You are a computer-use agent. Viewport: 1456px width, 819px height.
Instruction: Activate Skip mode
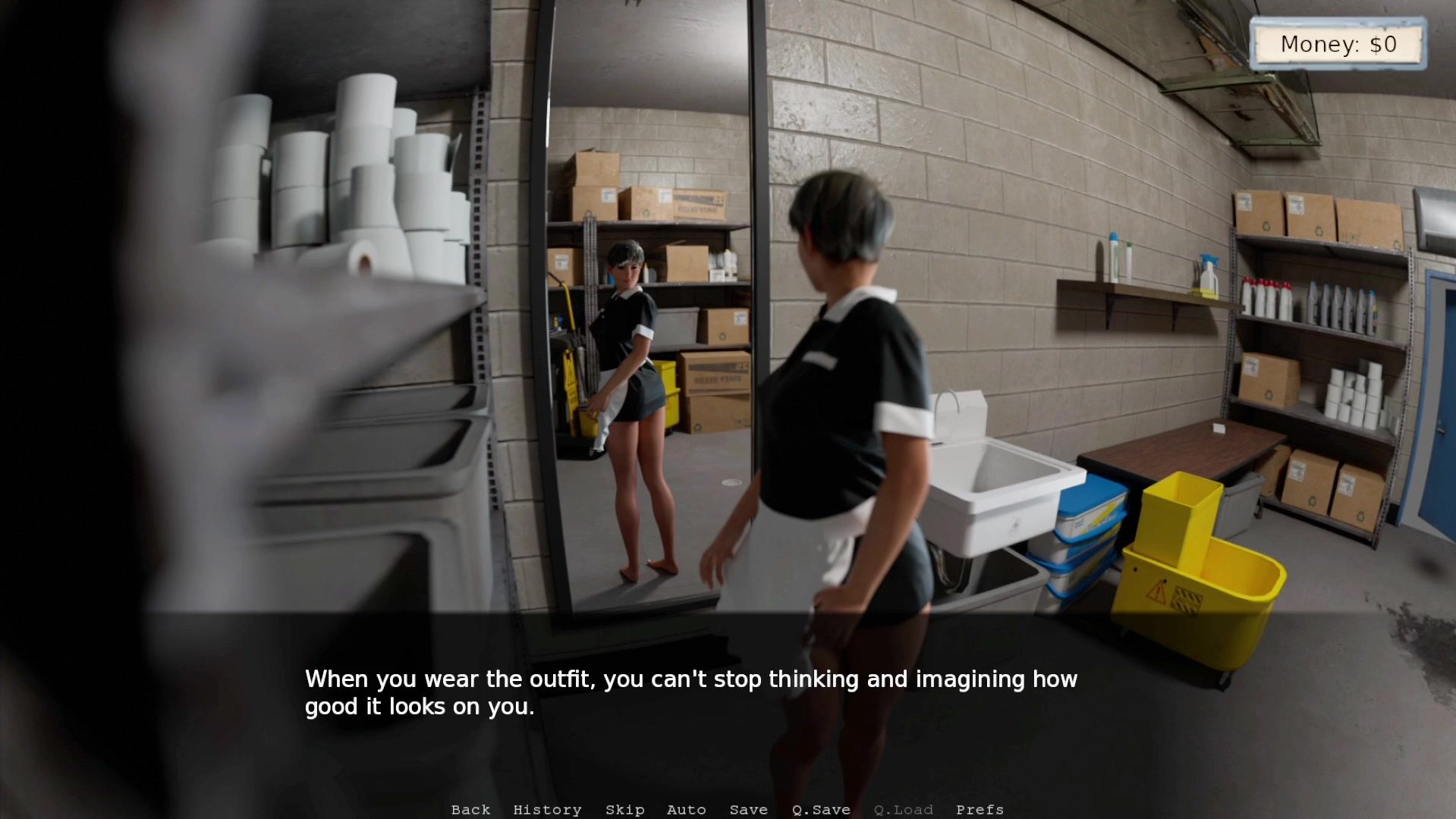(624, 810)
